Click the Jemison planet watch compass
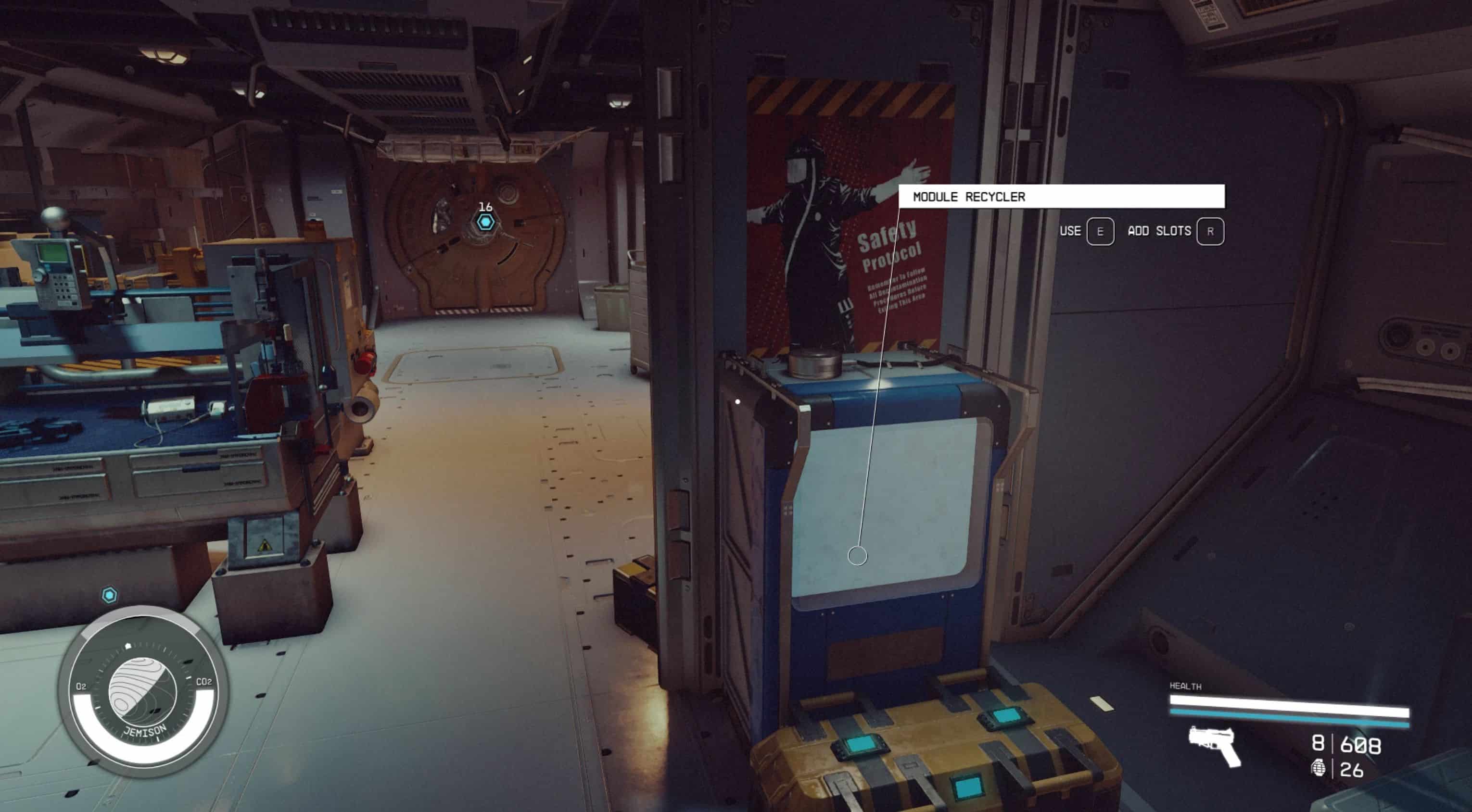The width and height of the screenshot is (1472, 812). click(x=143, y=692)
